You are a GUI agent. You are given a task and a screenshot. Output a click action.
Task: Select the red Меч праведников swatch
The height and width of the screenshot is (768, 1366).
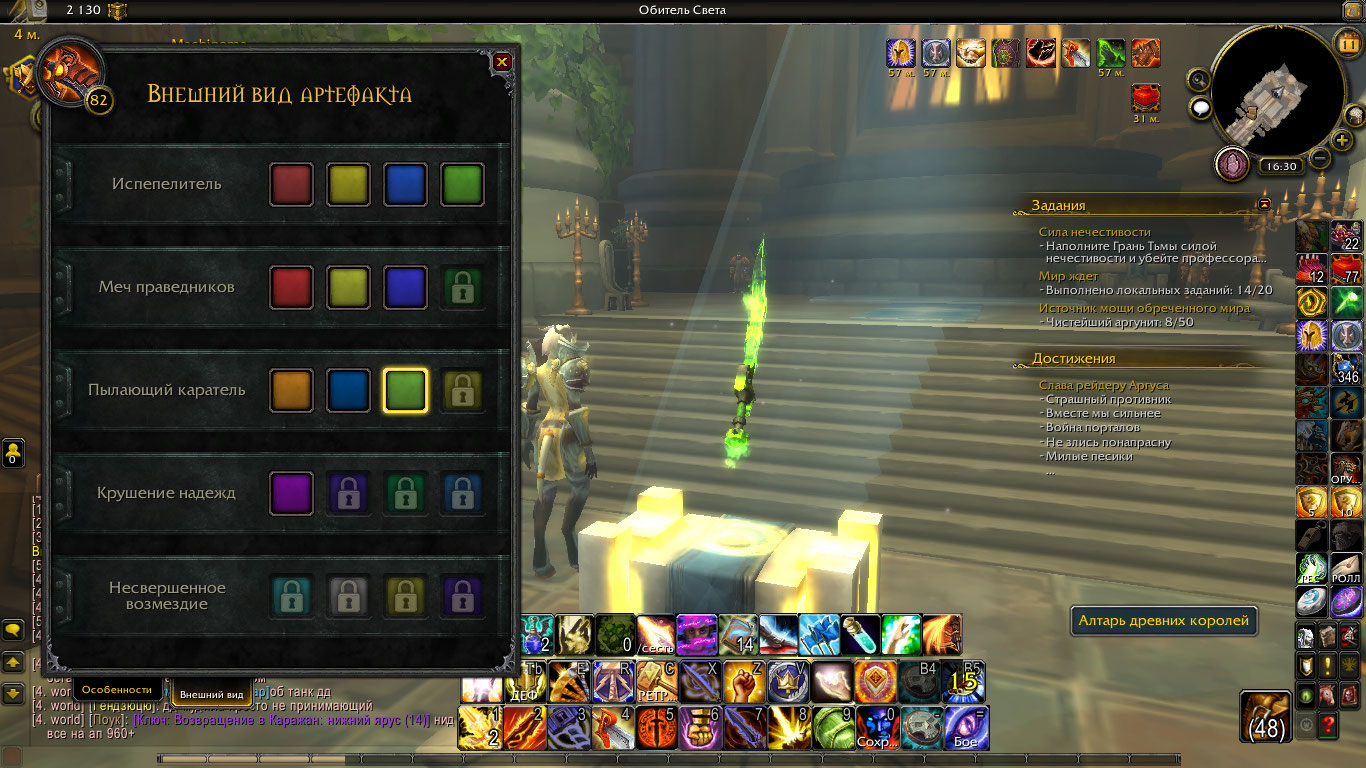291,288
